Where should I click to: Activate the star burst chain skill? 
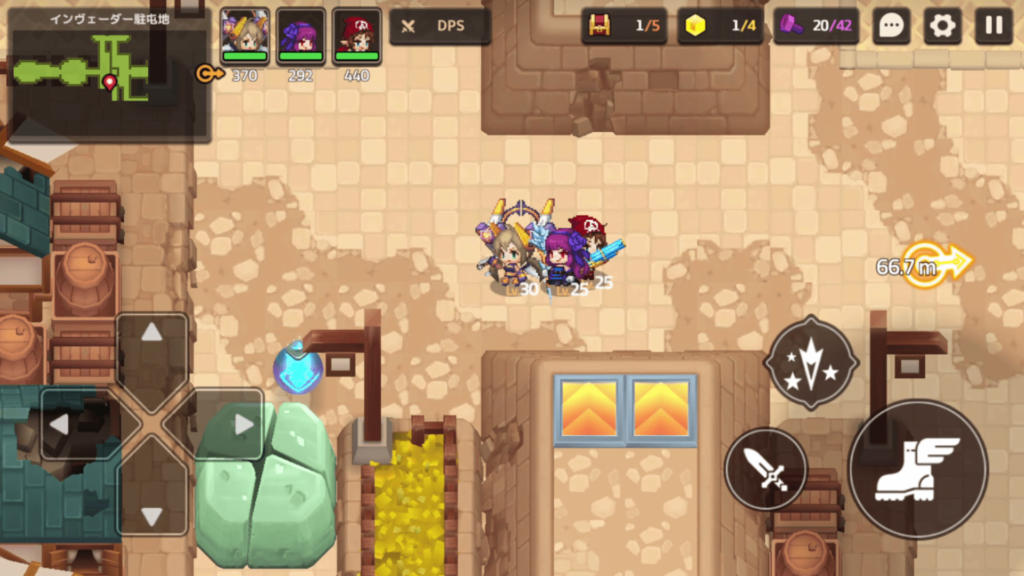click(x=810, y=362)
